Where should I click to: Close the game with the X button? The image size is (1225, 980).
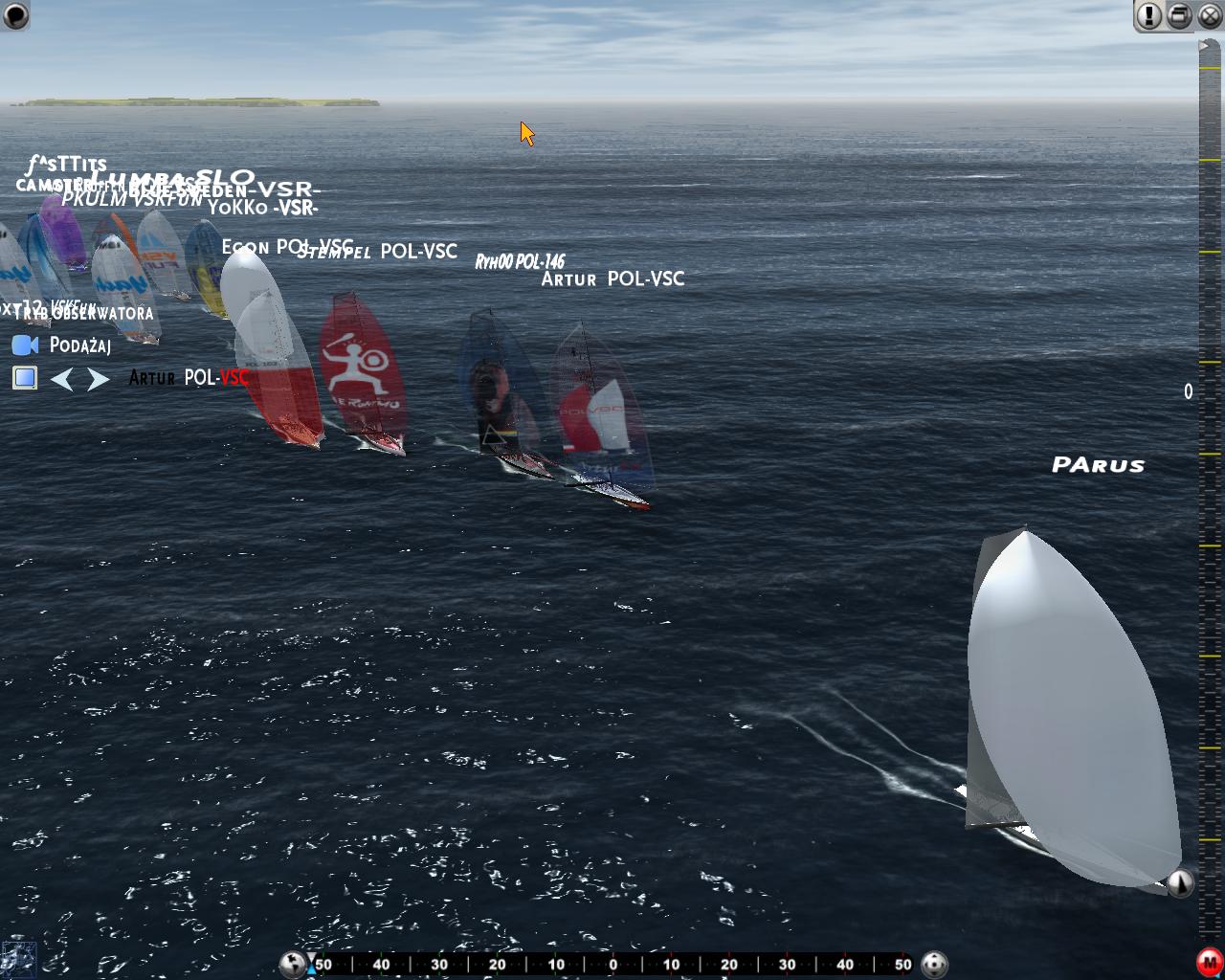pyautogui.click(x=1211, y=15)
